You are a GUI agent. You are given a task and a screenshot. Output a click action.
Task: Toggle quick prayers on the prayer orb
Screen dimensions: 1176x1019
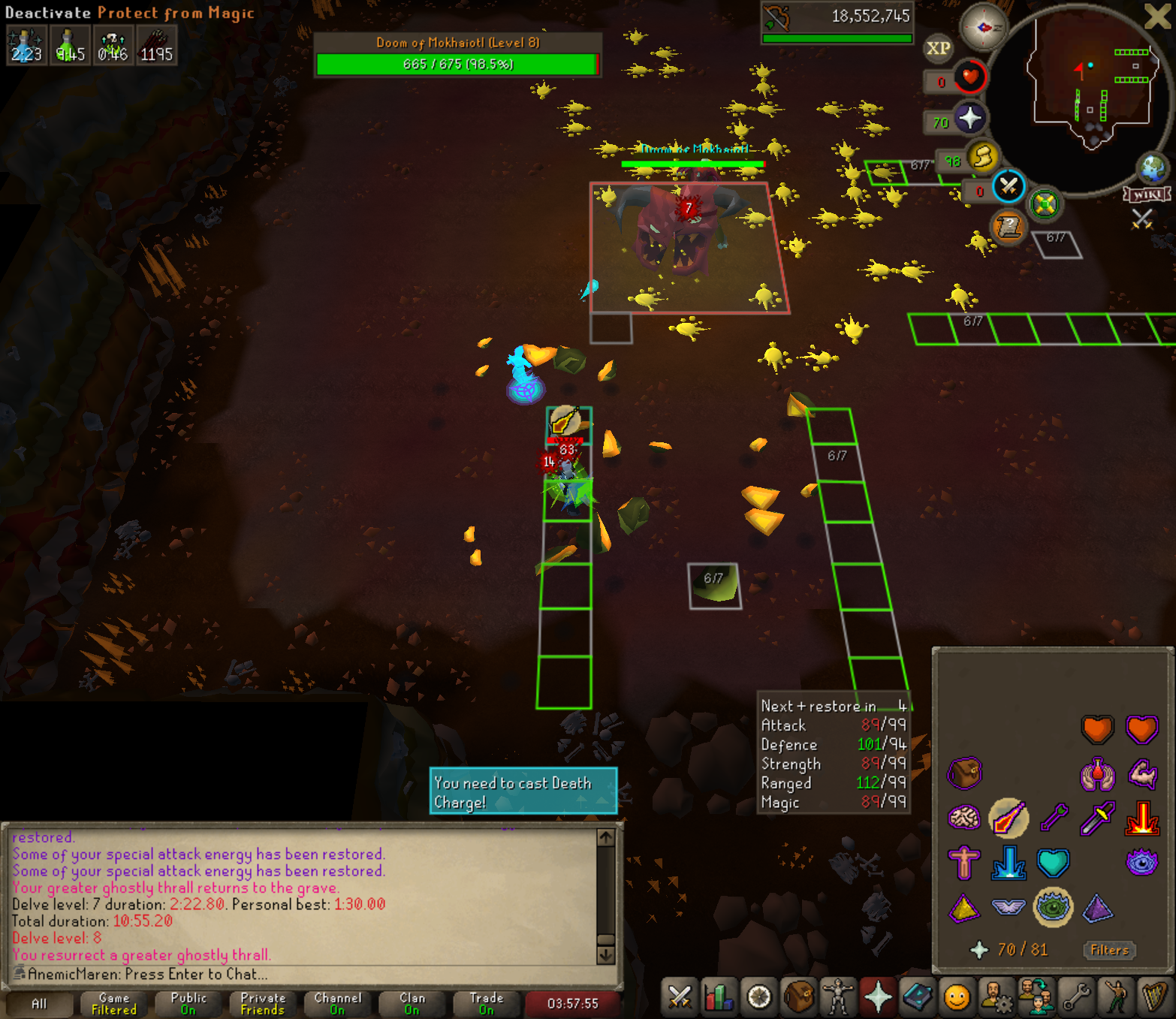click(x=970, y=118)
